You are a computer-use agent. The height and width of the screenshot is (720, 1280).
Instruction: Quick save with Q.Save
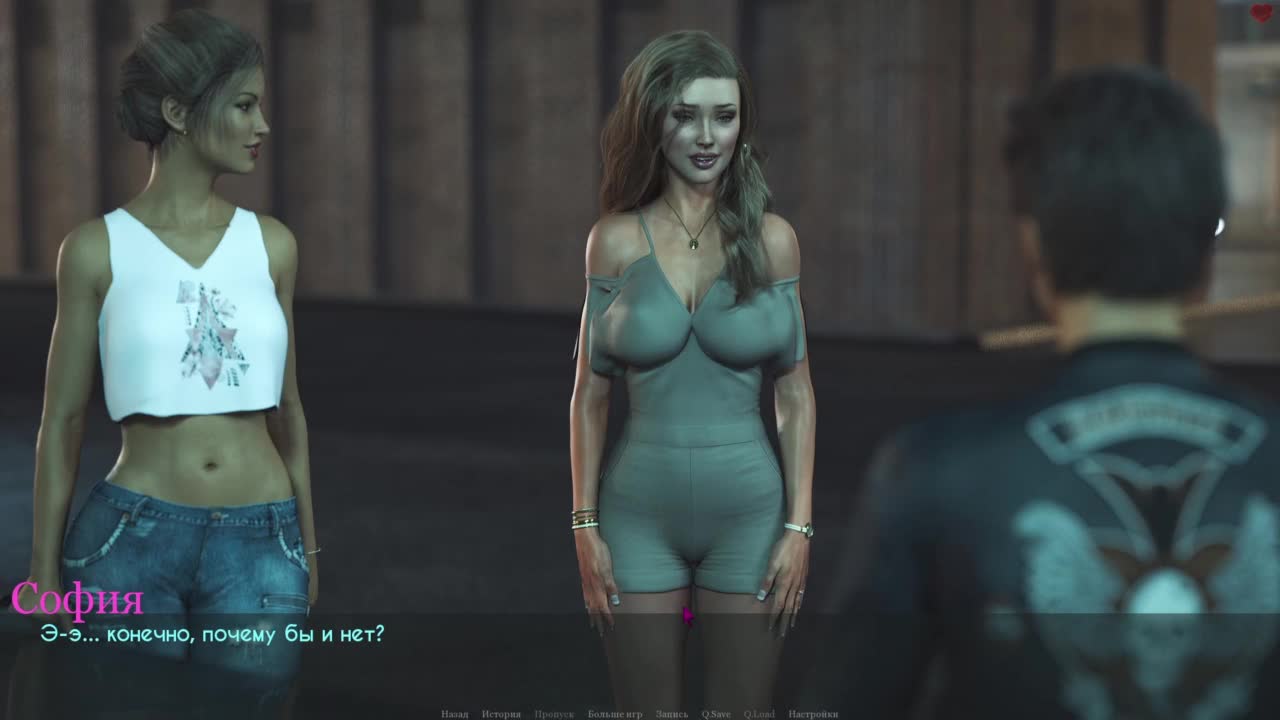pyautogui.click(x=716, y=714)
